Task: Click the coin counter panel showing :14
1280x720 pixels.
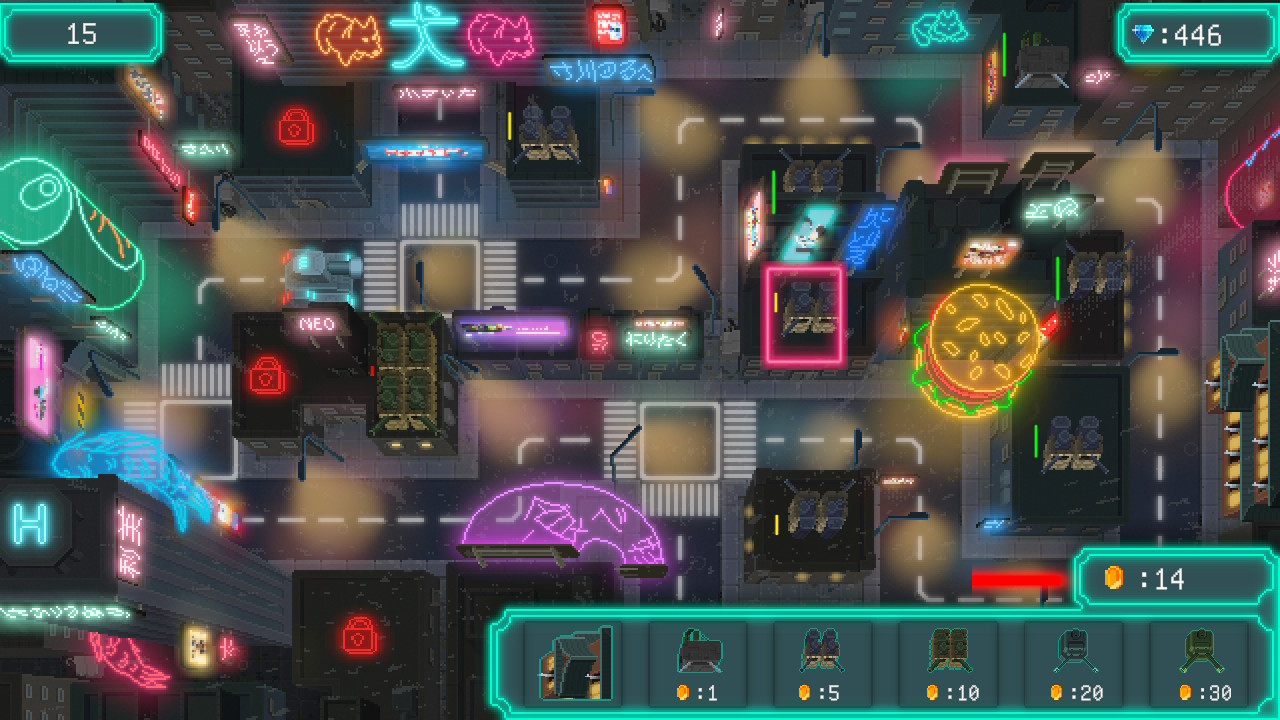Action: (x=1176, y=578)
